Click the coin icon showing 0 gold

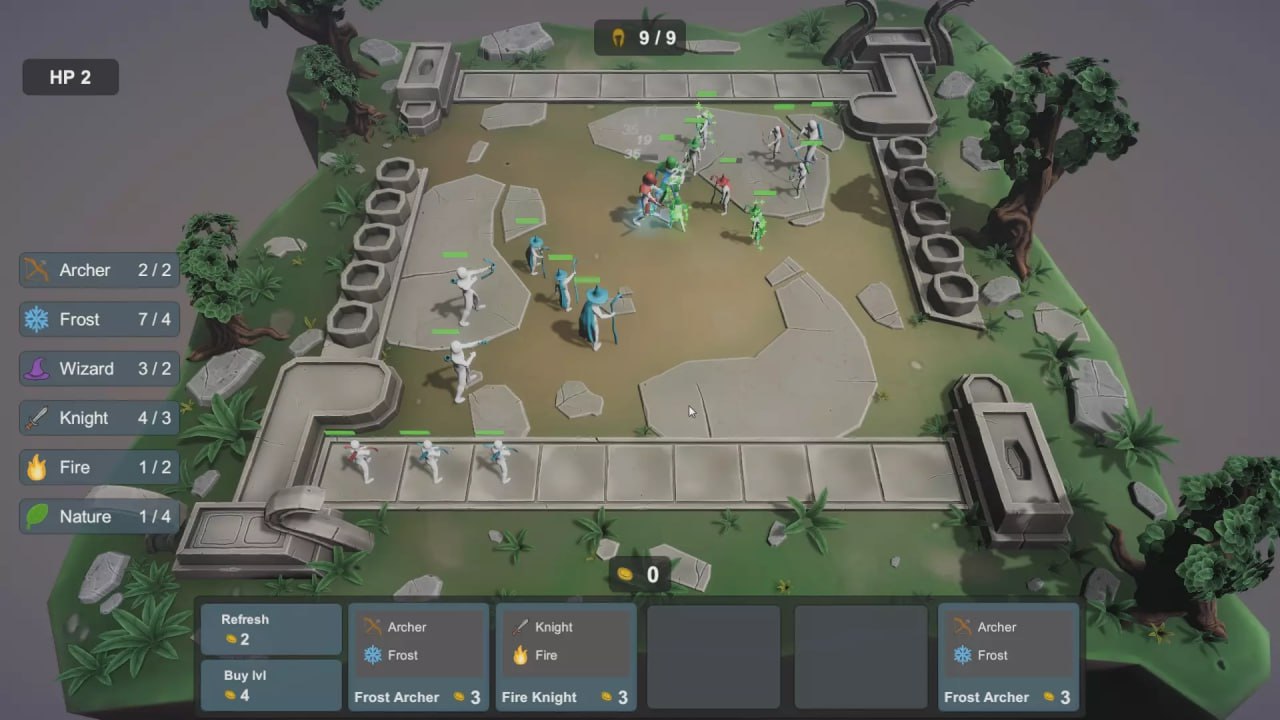[x=625, y=575]
